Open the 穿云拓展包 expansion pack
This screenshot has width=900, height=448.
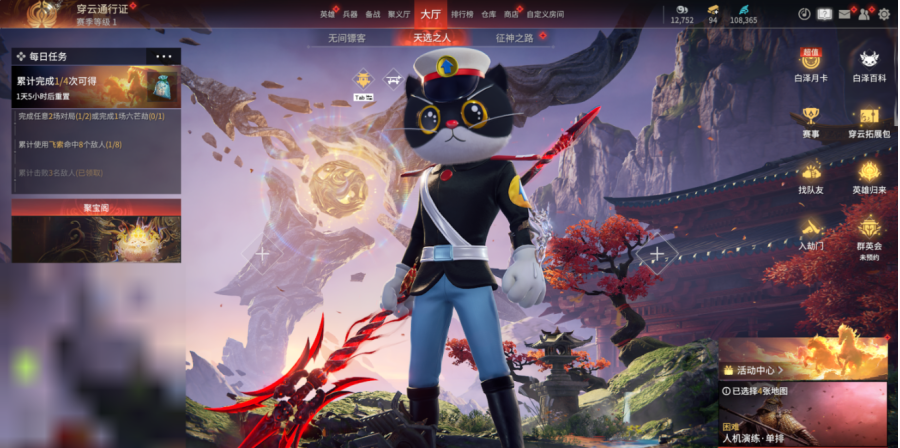pyautogui.click(x=869, y=122)
